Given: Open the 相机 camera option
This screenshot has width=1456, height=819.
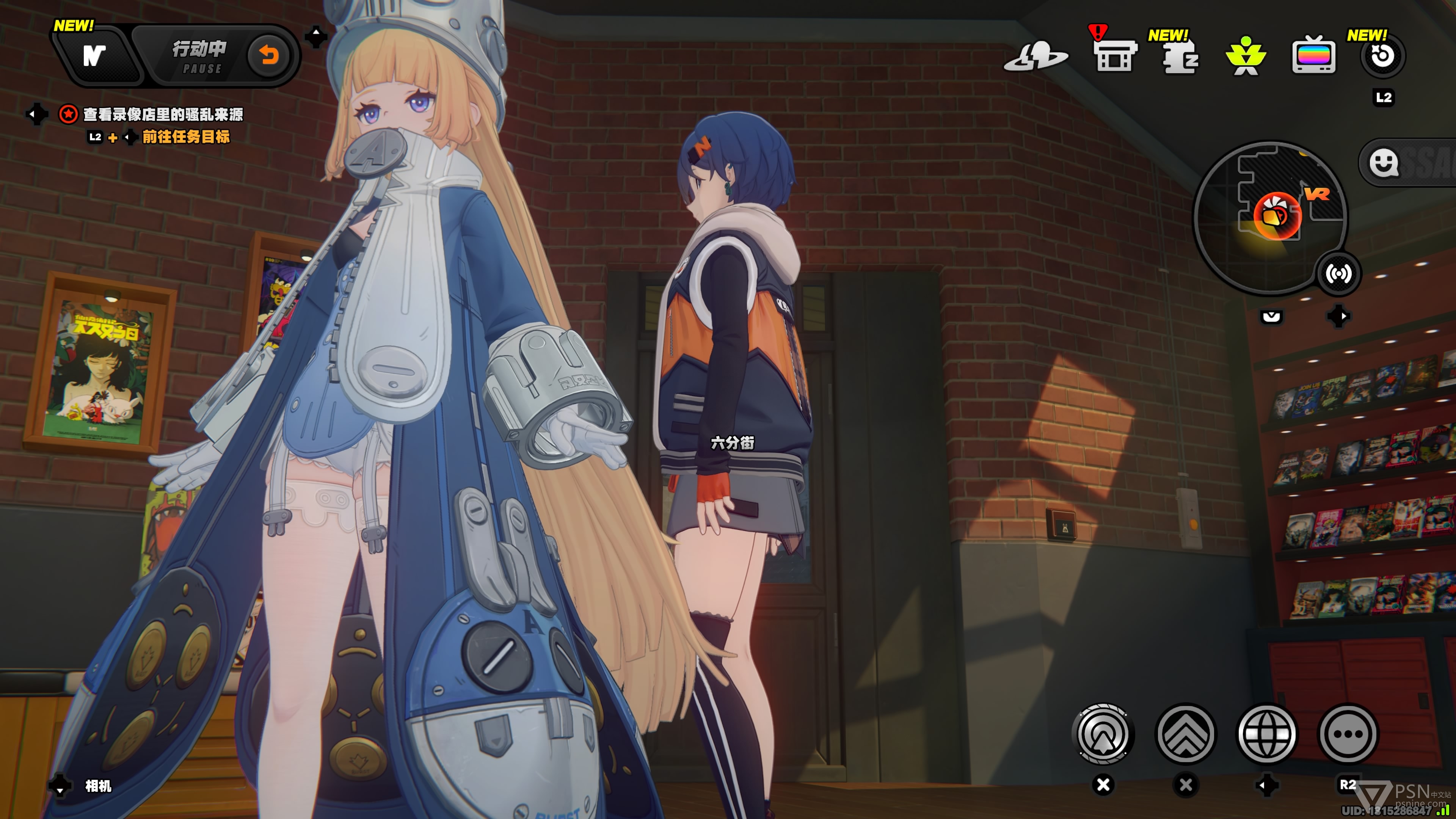Looking at the screenshot, I should [x=98, y=786].
